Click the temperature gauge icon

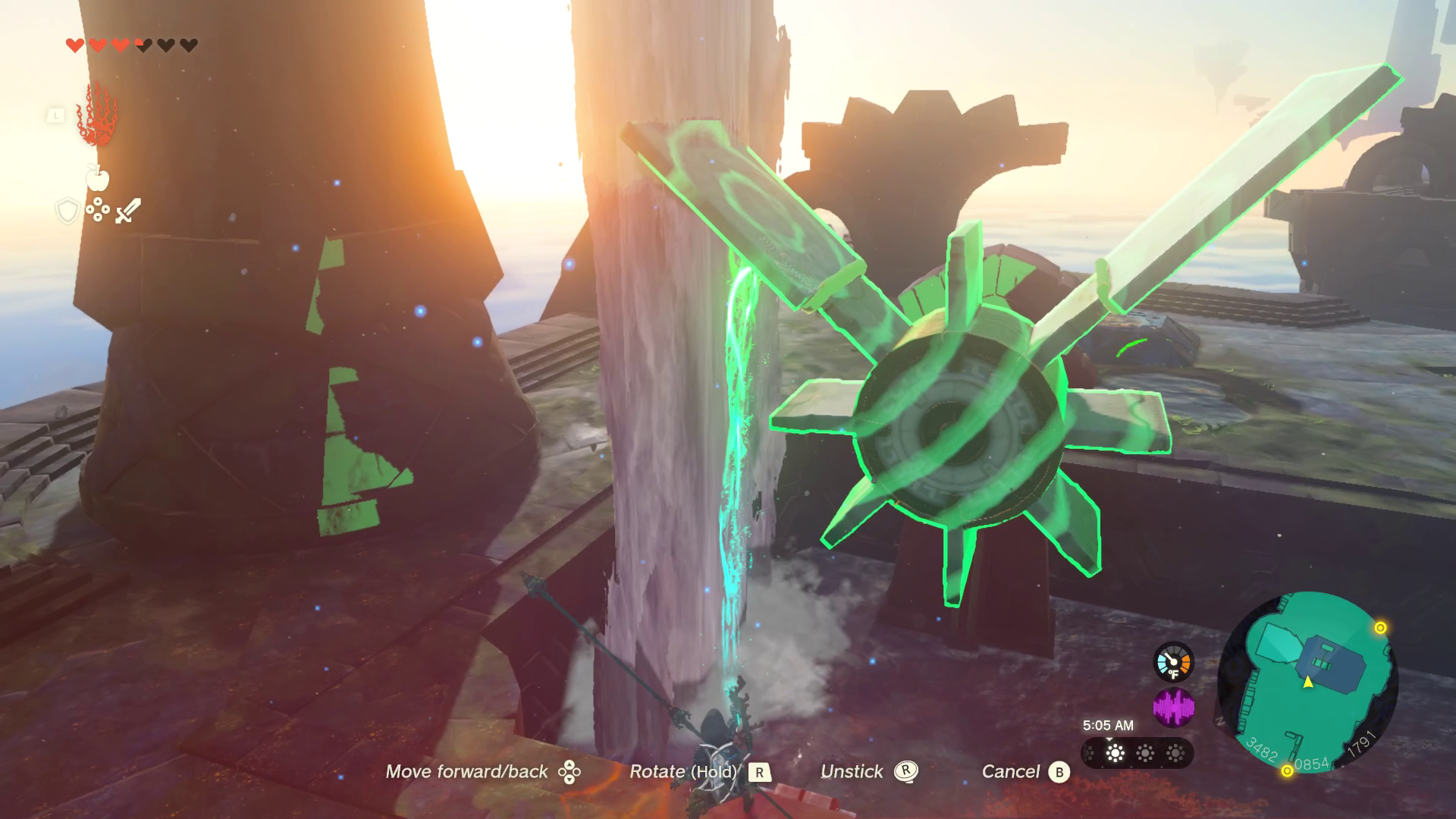pyautogui.click(x=1173, y=662)
